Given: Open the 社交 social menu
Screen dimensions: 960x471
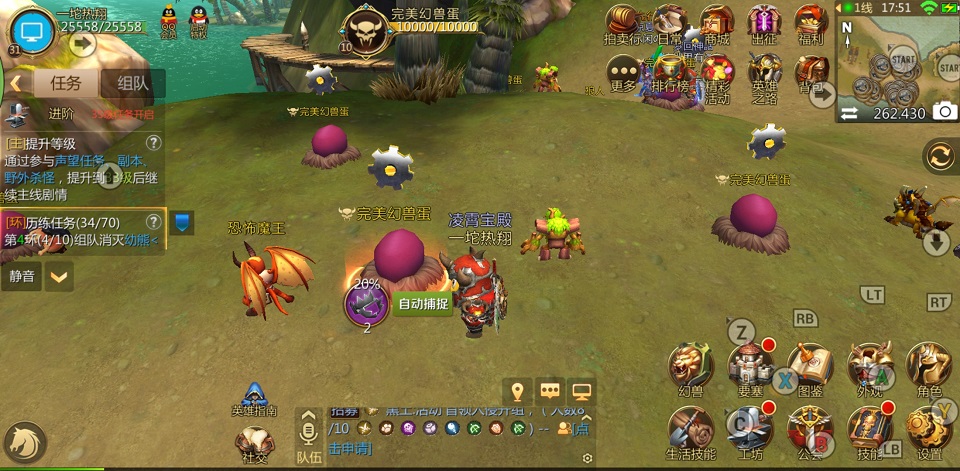Looking at the screenshot, I should [253, 444].
